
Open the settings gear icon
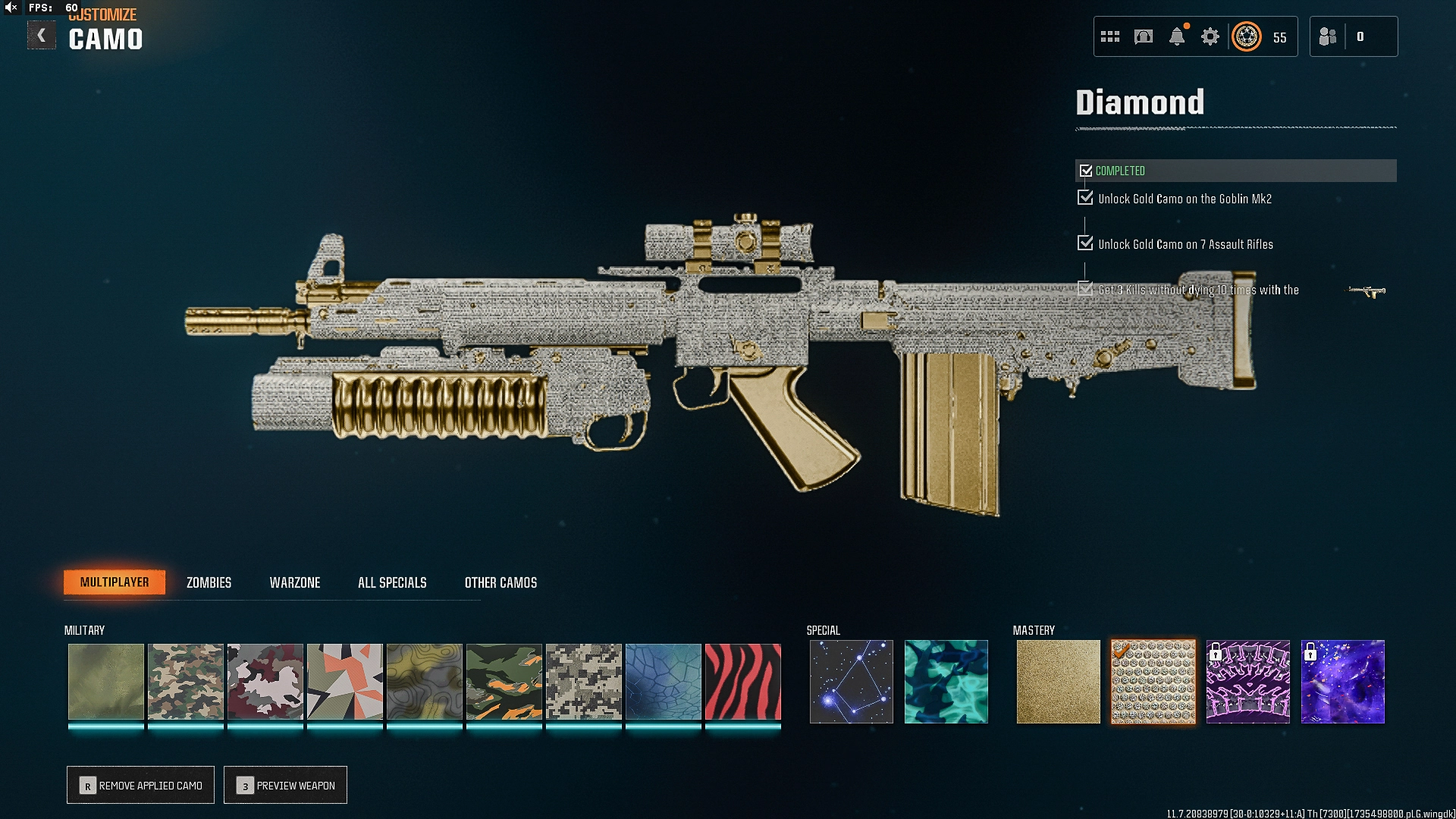tap(1210, 36)
